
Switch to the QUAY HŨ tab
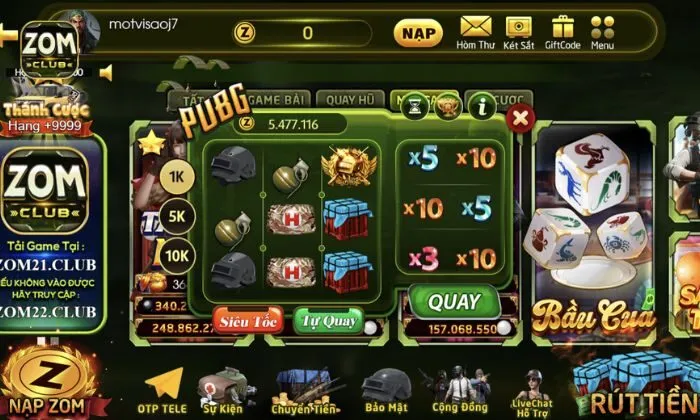pyautogui.click(x=350, y=99)
